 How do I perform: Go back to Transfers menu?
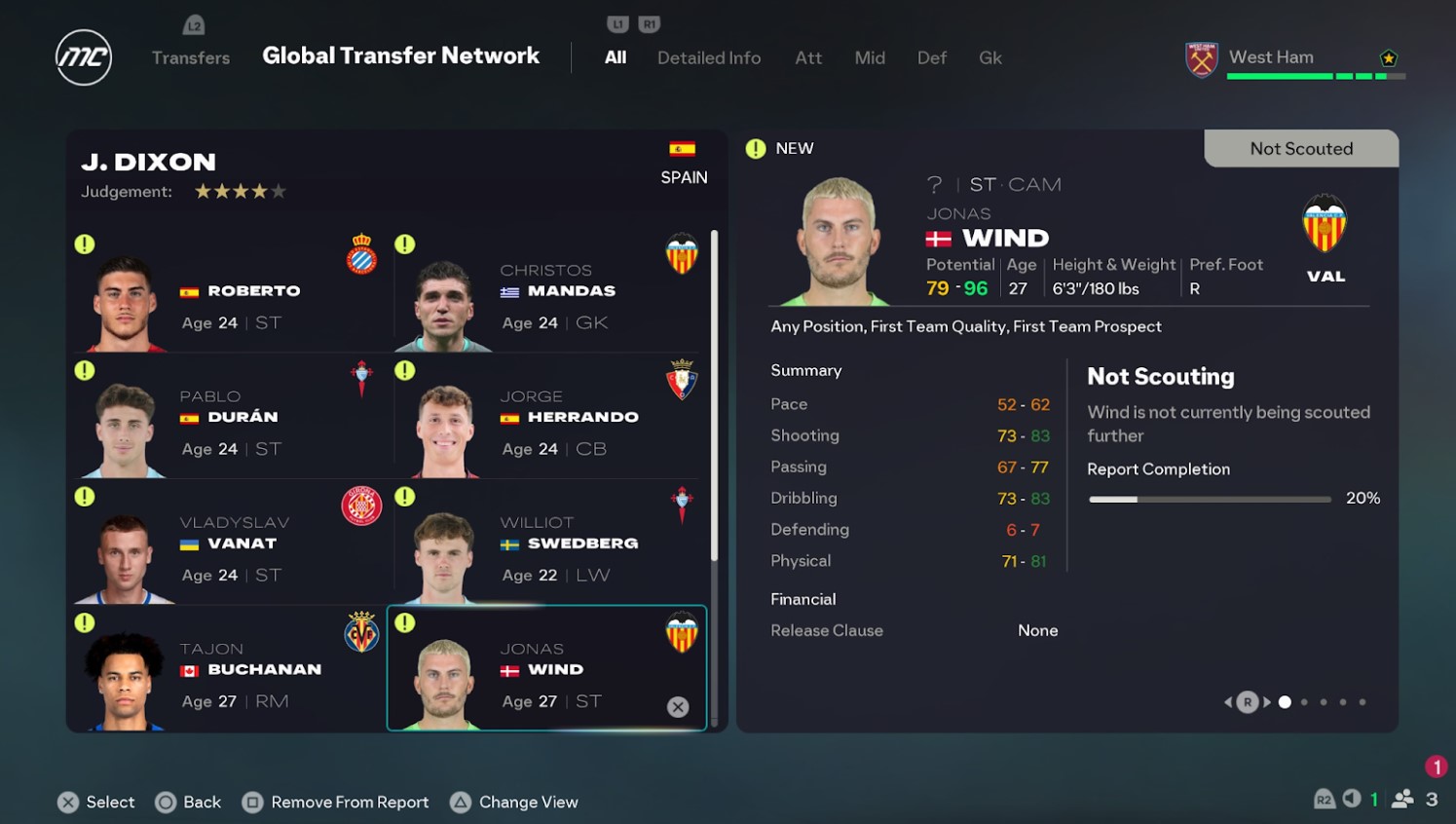pos(191,57)
